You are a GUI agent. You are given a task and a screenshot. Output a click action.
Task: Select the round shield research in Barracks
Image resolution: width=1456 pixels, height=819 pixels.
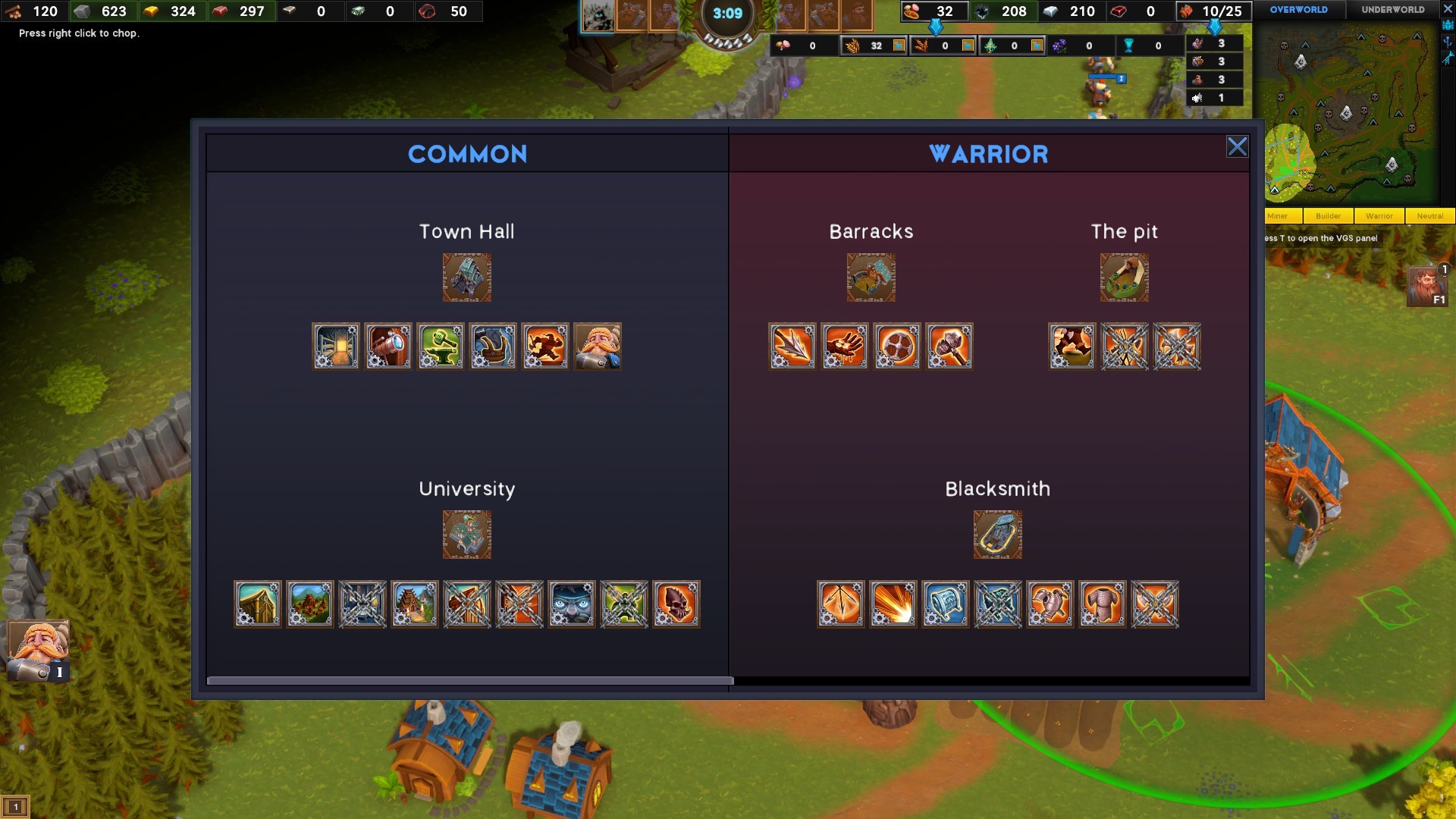[x=898, y=347]
